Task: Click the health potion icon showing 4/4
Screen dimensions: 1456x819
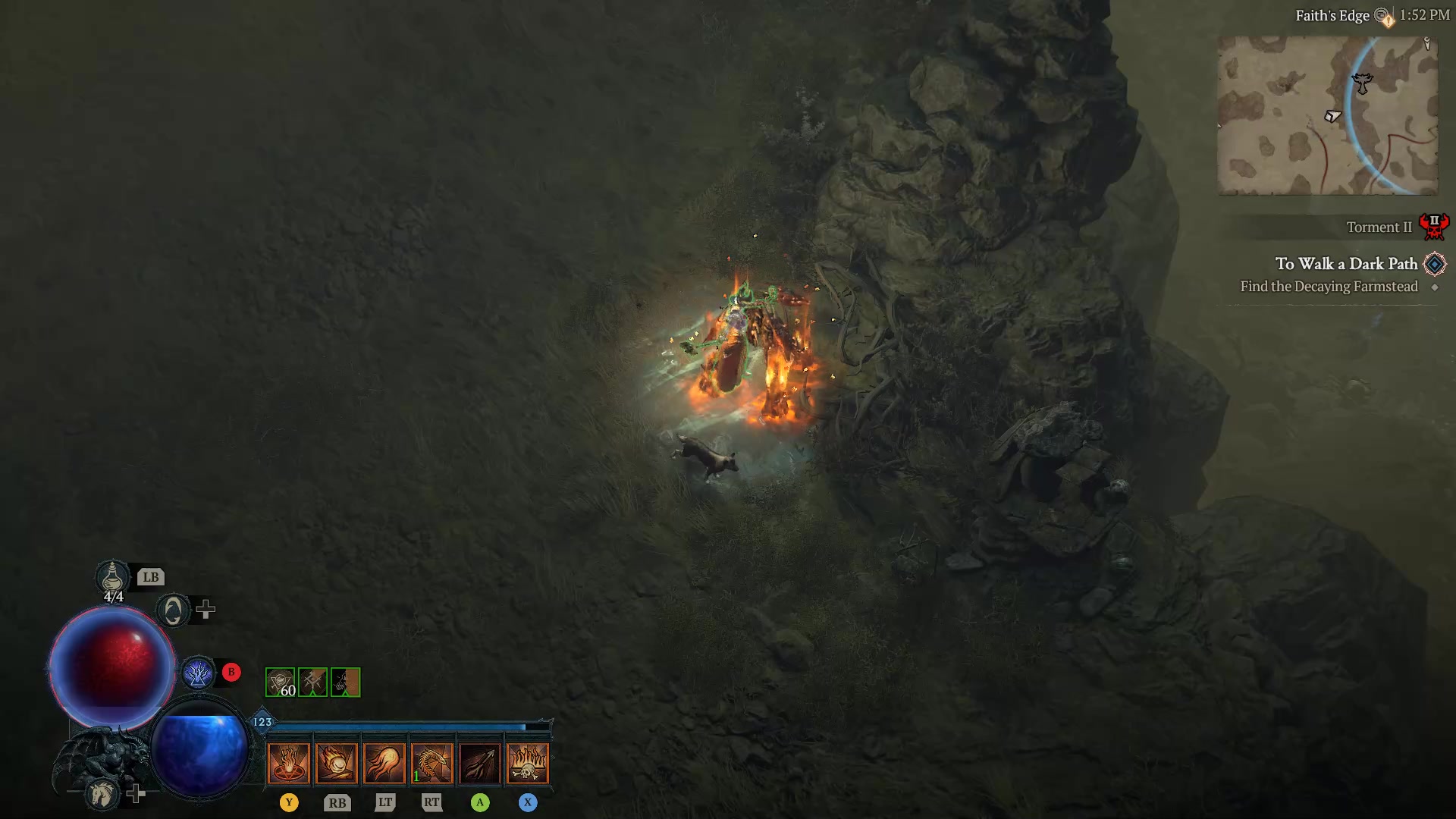Action: point(112,578)
